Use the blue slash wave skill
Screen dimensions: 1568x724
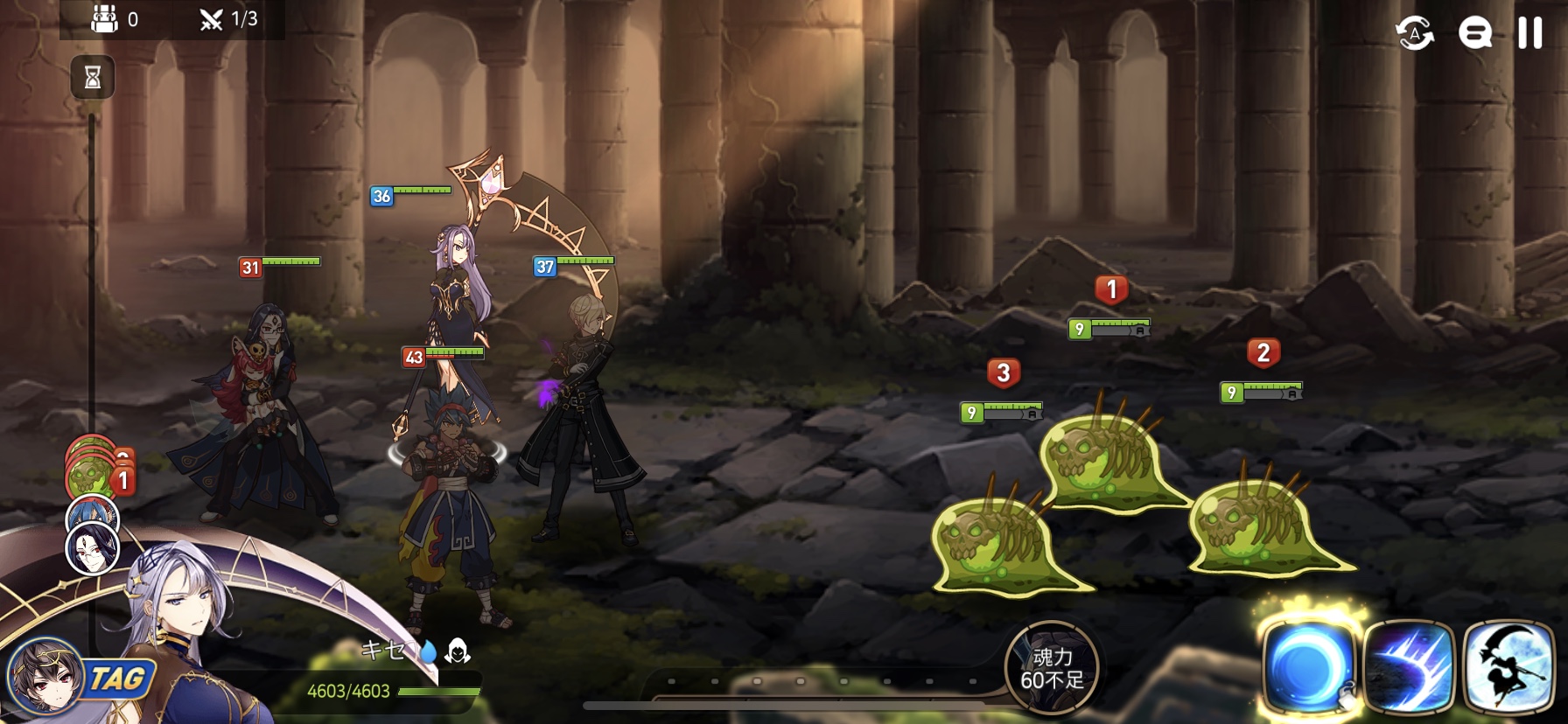1408,667
